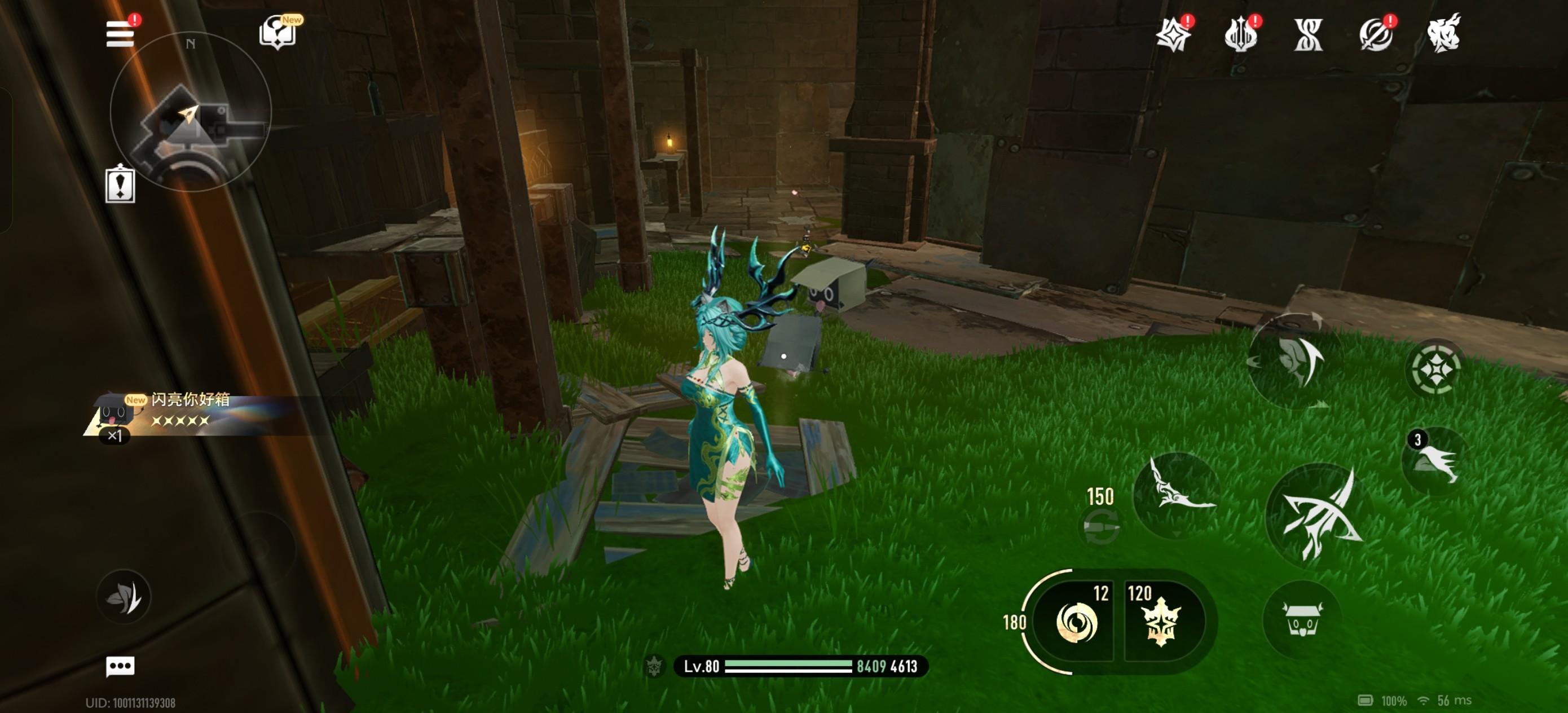Open the chat speech bubble

120,666
